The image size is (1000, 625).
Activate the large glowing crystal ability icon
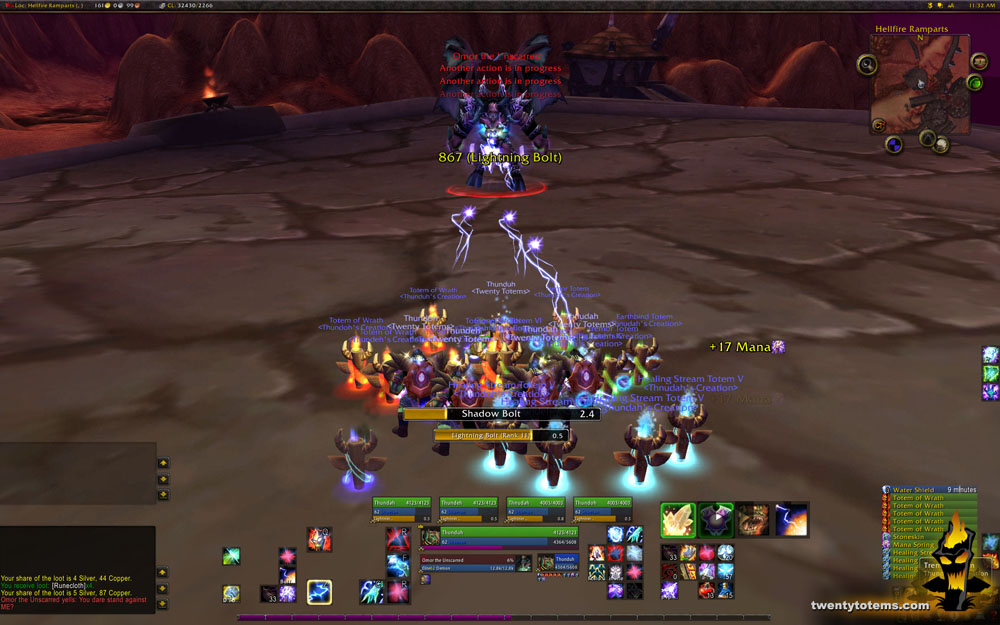point(678,520)
